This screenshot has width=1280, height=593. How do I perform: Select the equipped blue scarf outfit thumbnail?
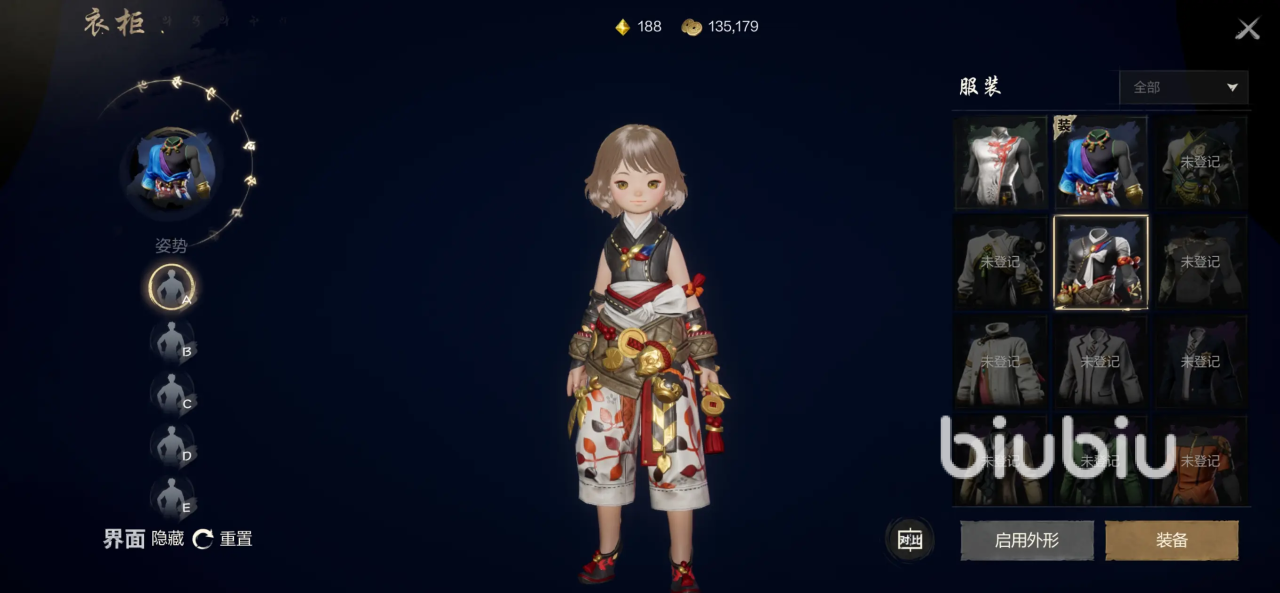1100,162
